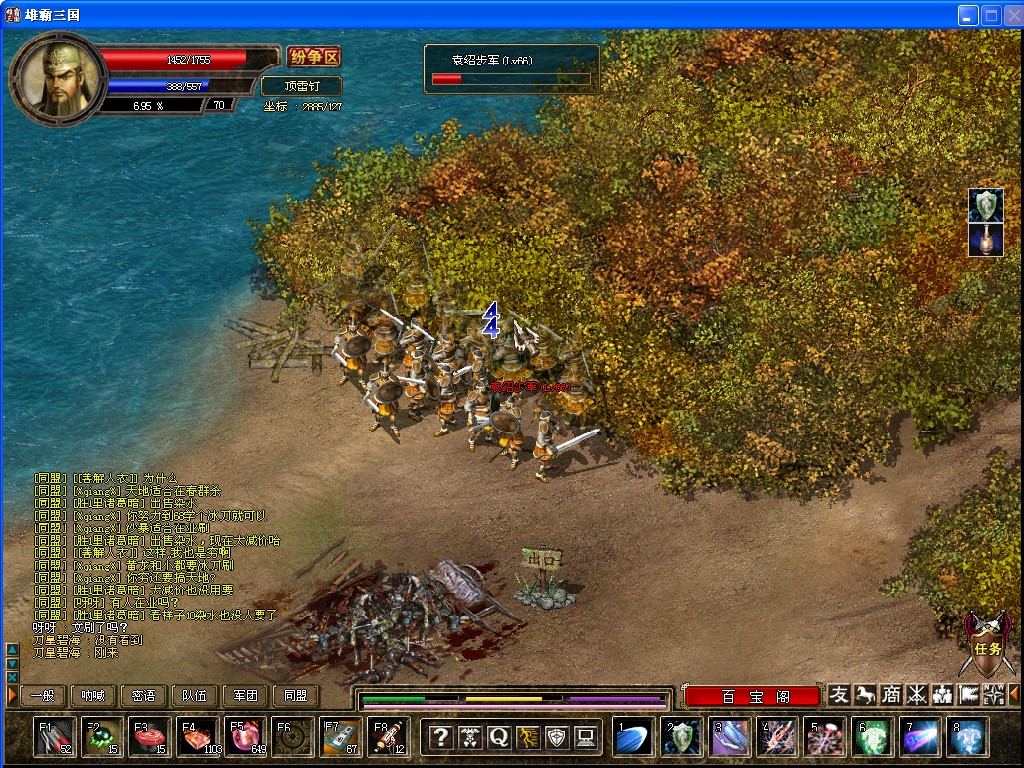Activate skill 2 green shield
The image size is (1024, 768).
coord(681,738)
